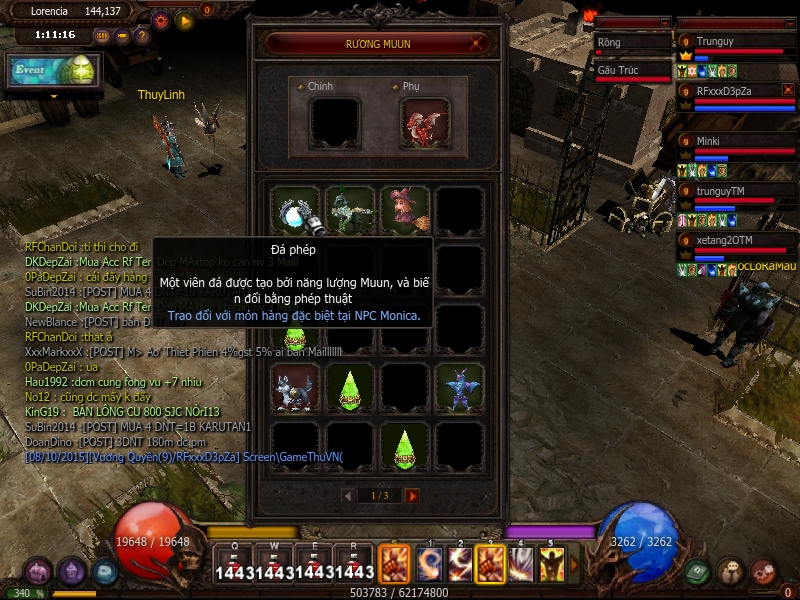
Task: Select the gray wolf Muun
Action: [296, 387]
